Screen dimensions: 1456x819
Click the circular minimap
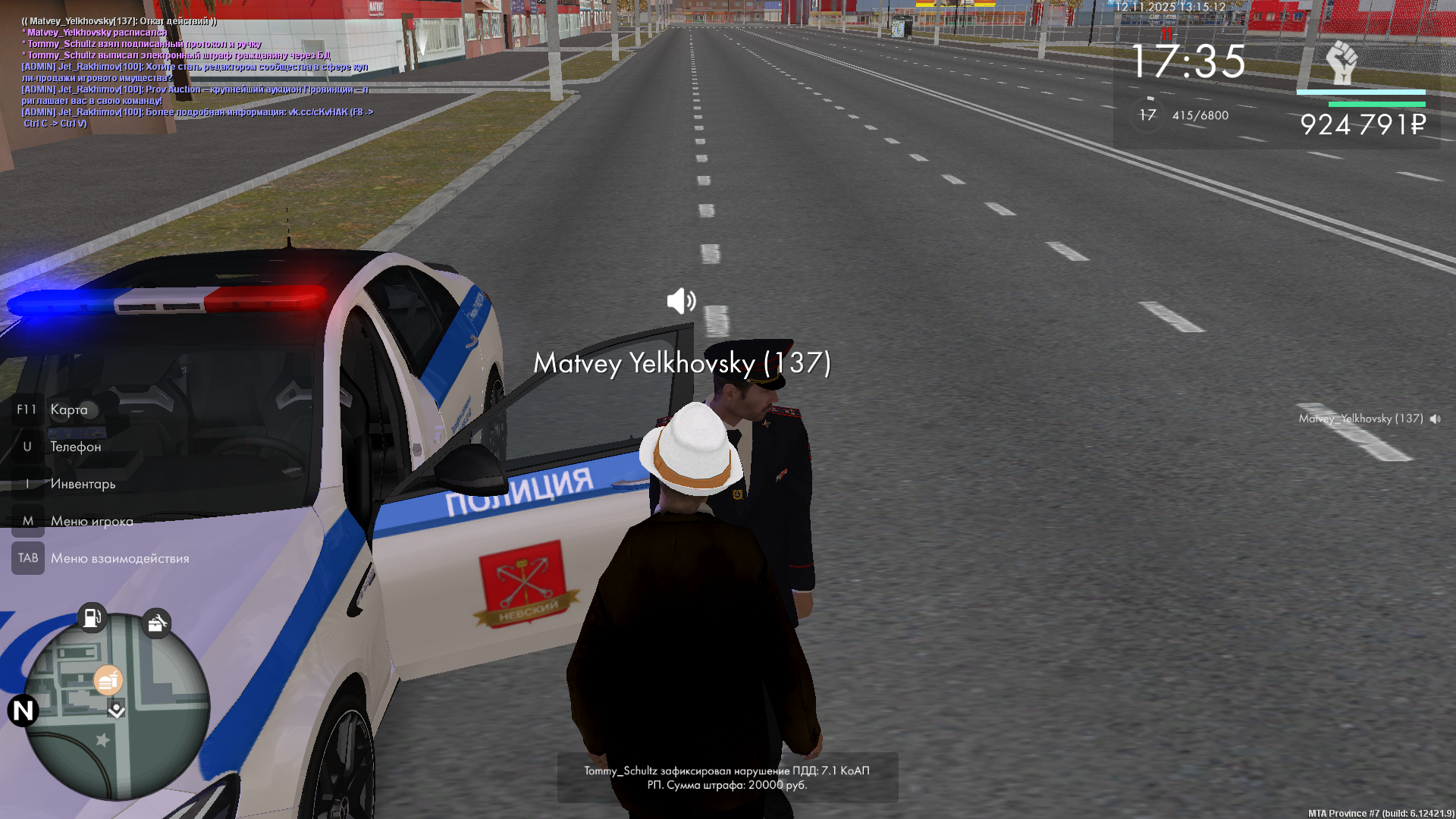pos(118,705)
